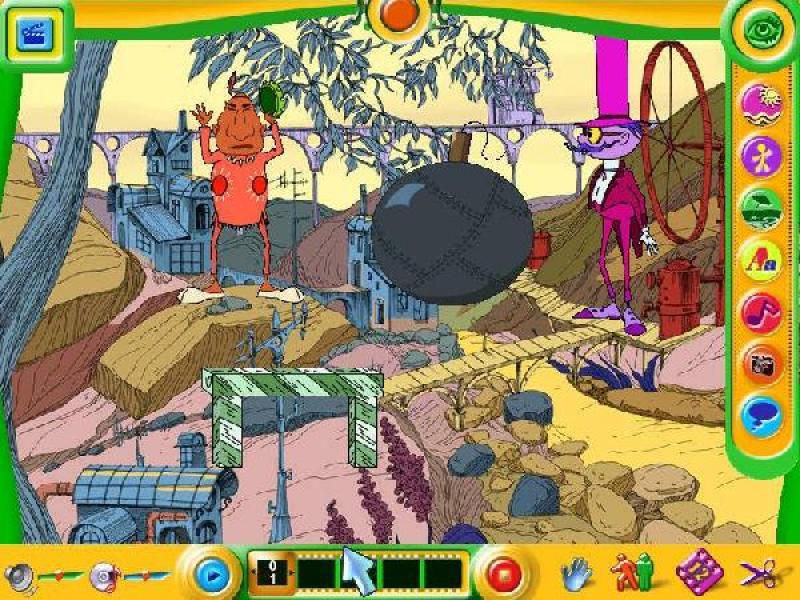
Task: Add a blue speech bubble
Action: 760,415
